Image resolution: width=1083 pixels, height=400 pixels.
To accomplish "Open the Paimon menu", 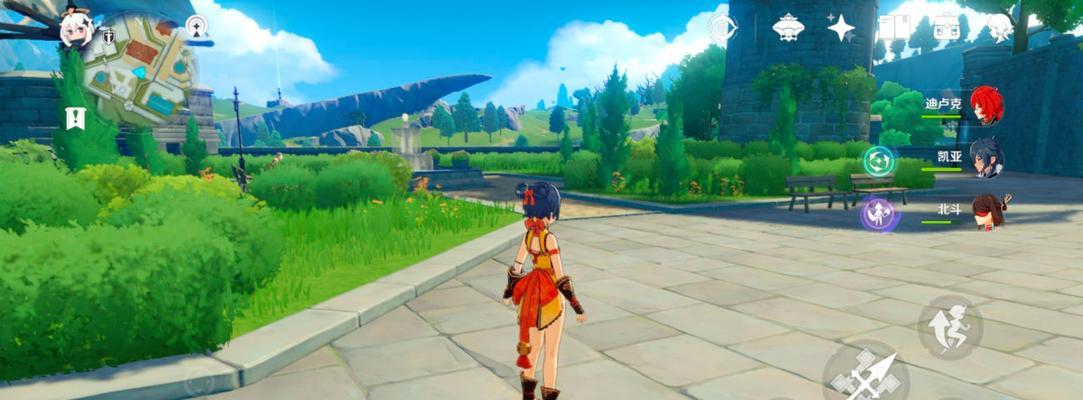I will 77,30.
